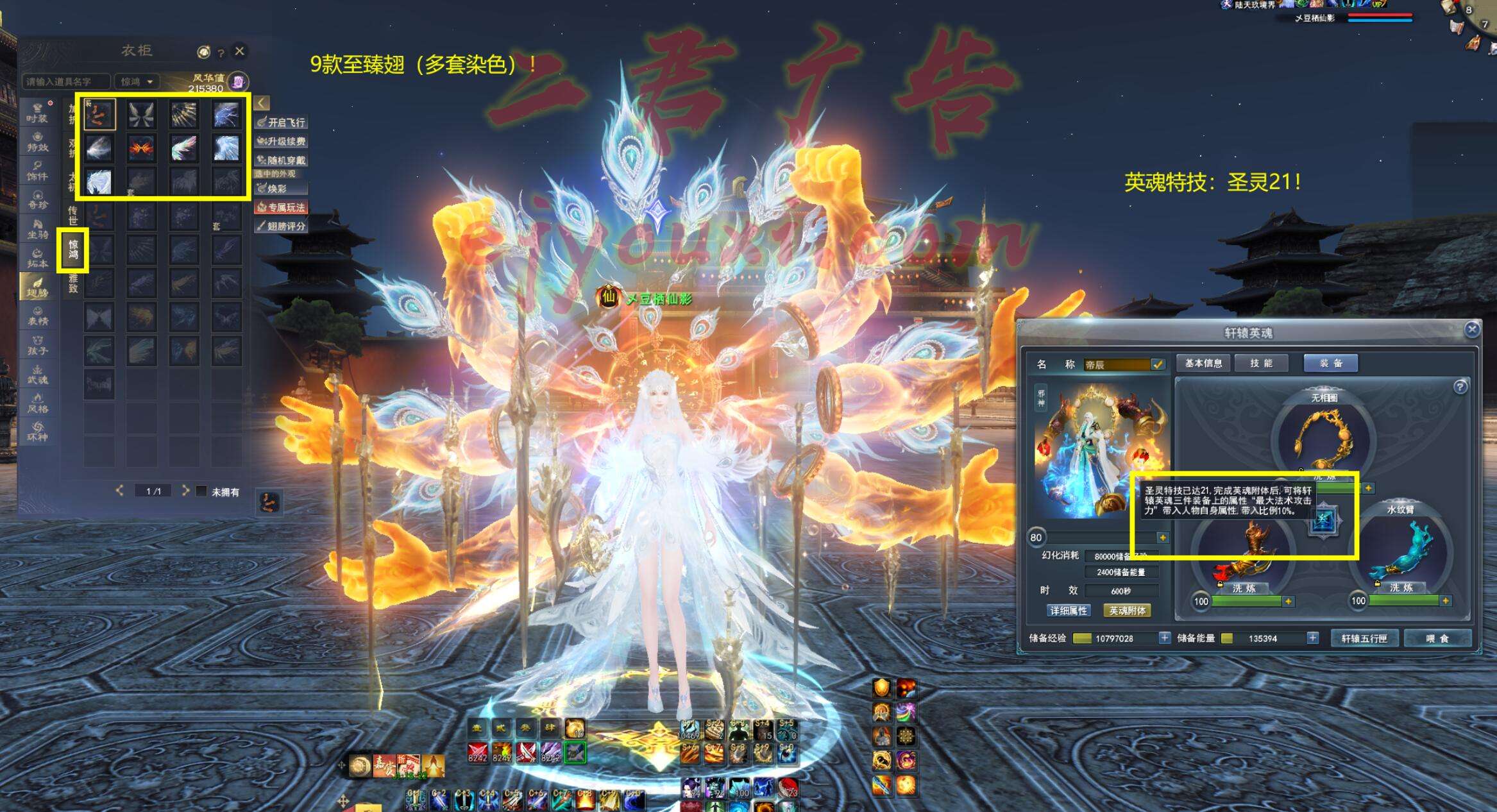
Task: Close the 轩辕英魂 window
Action: point(1472,330)
